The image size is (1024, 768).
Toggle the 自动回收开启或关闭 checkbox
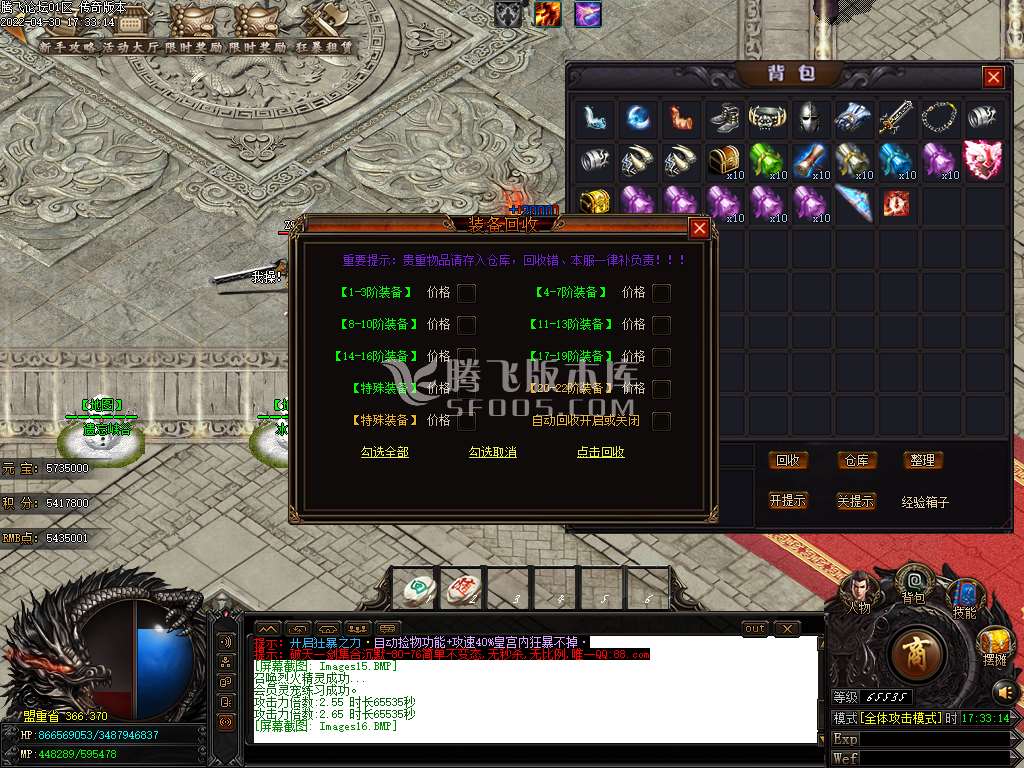(661, 421)
